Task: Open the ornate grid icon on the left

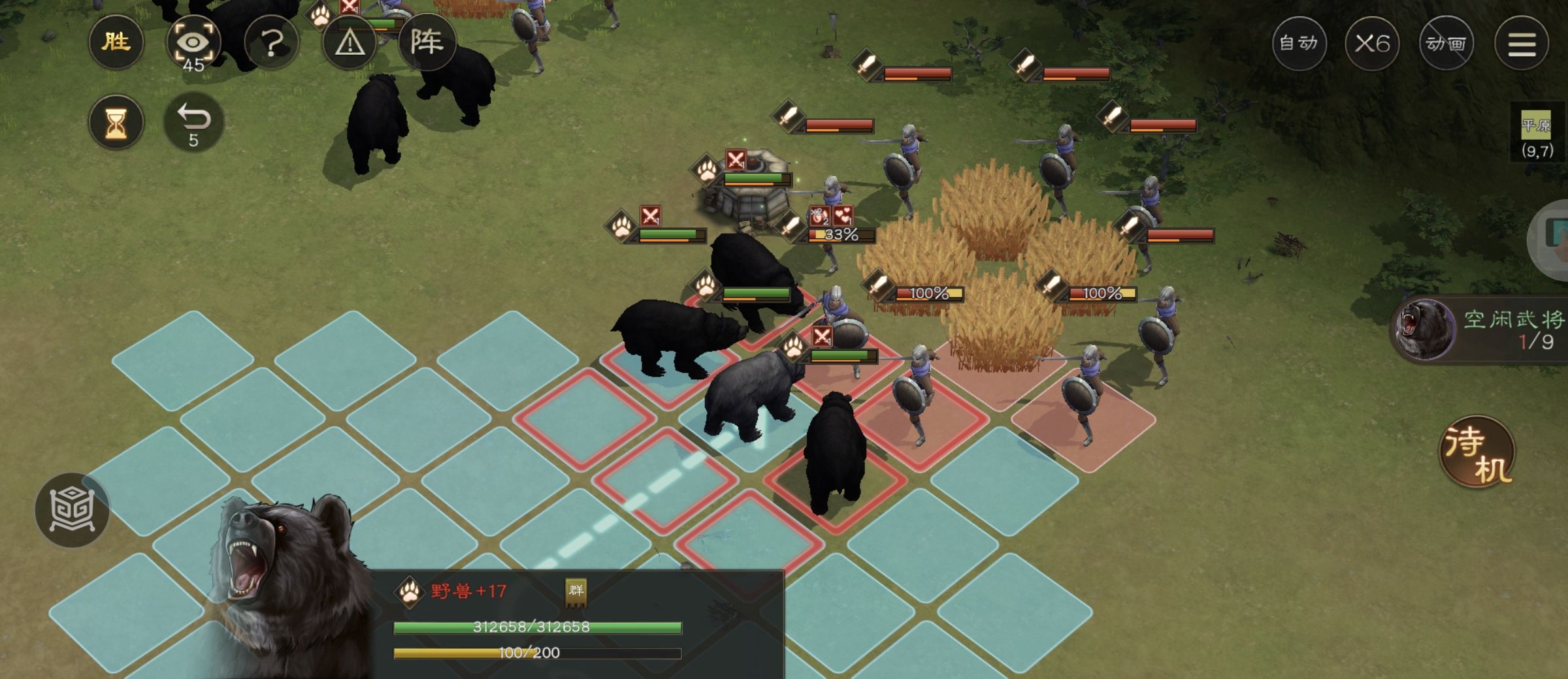Action: coord(72,509)
